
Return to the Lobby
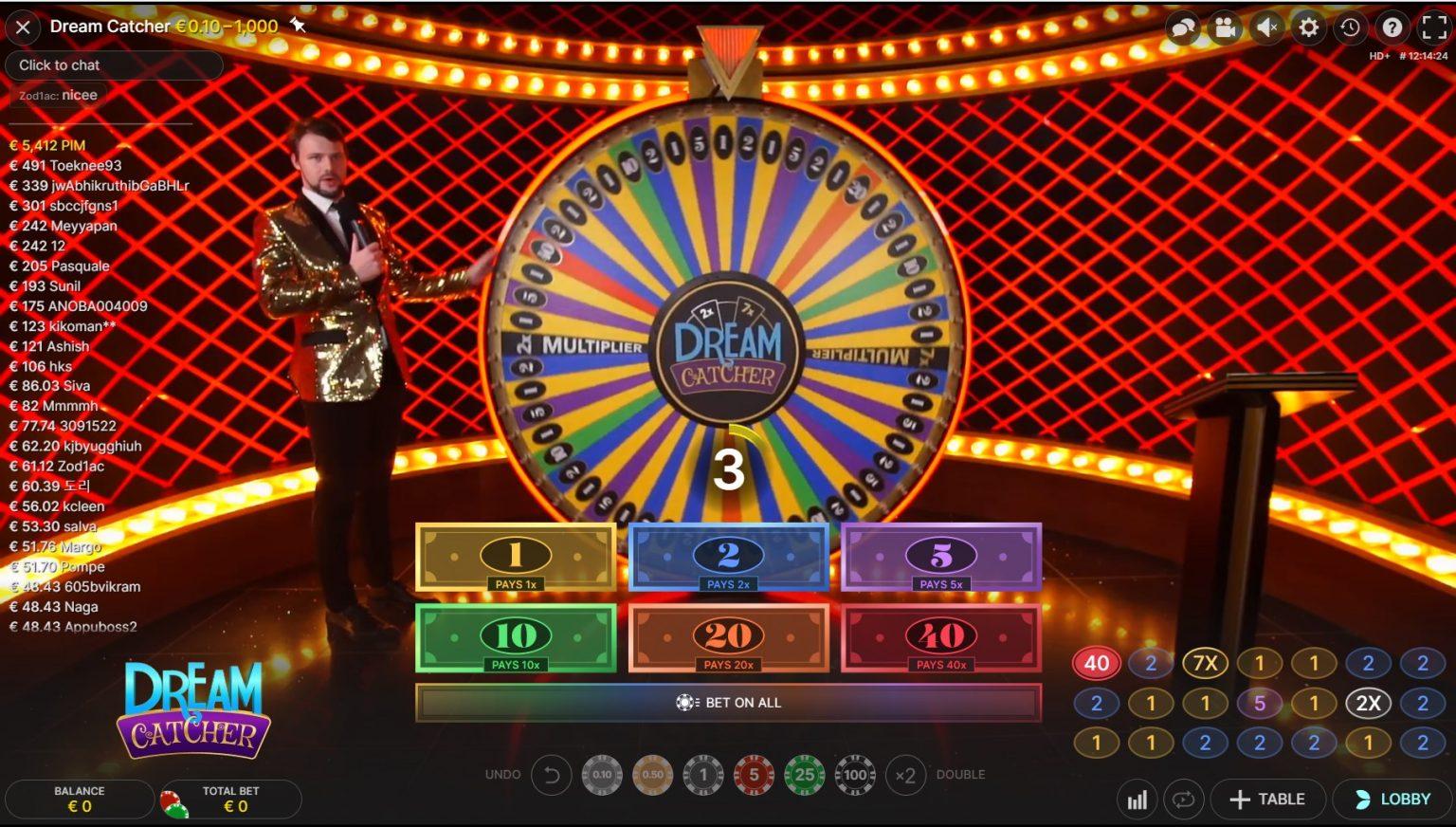1392,799
